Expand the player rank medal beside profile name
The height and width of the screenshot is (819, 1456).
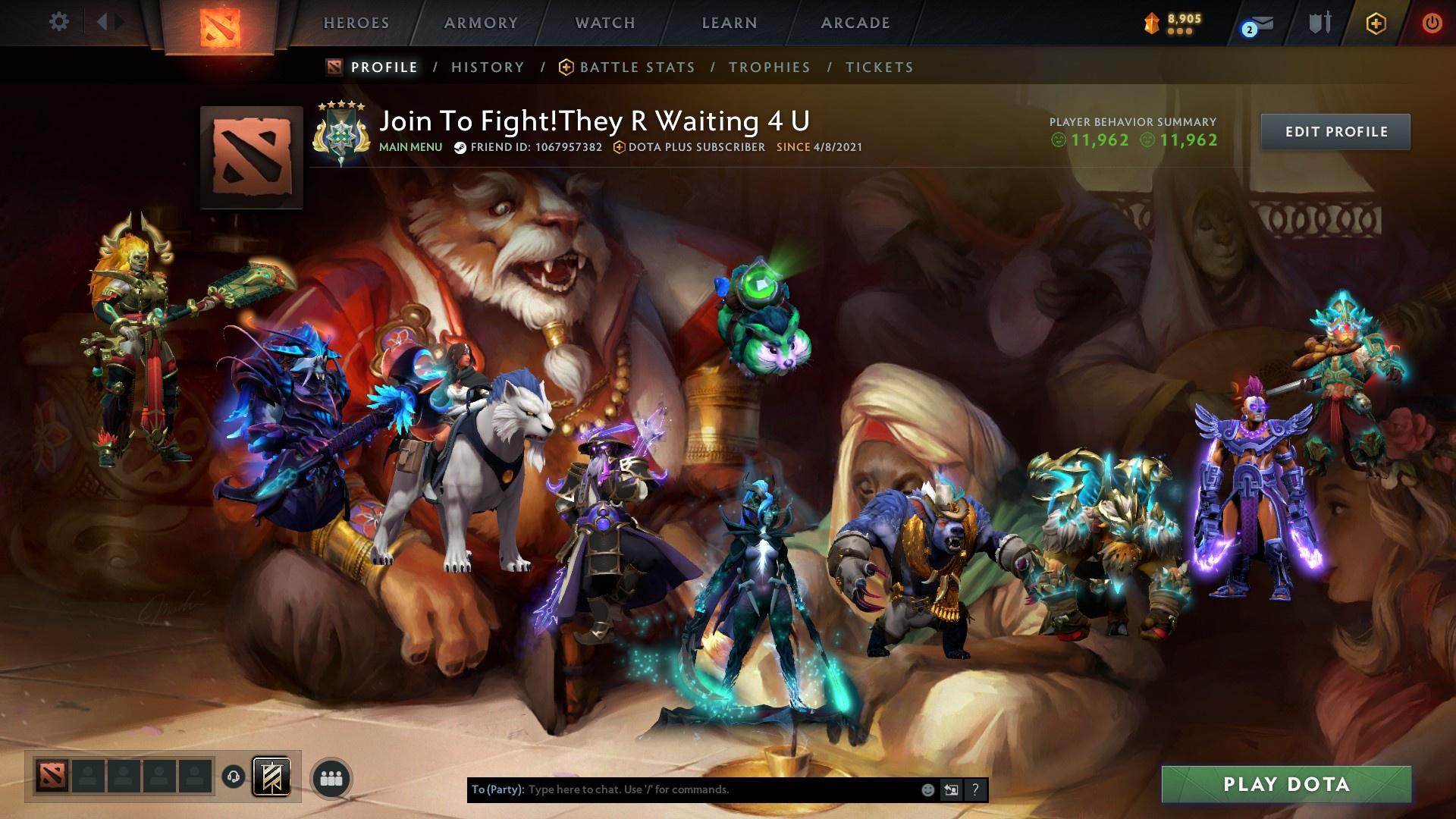tap(340, 134)
